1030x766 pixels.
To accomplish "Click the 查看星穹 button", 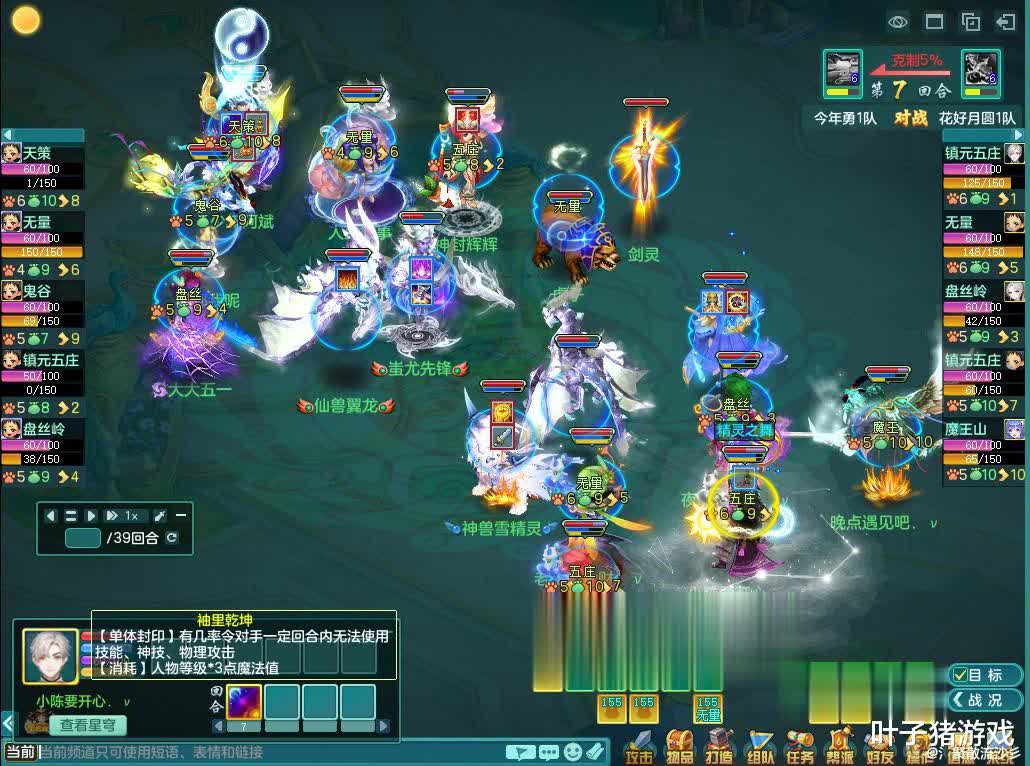I will [x=87, y=725].
